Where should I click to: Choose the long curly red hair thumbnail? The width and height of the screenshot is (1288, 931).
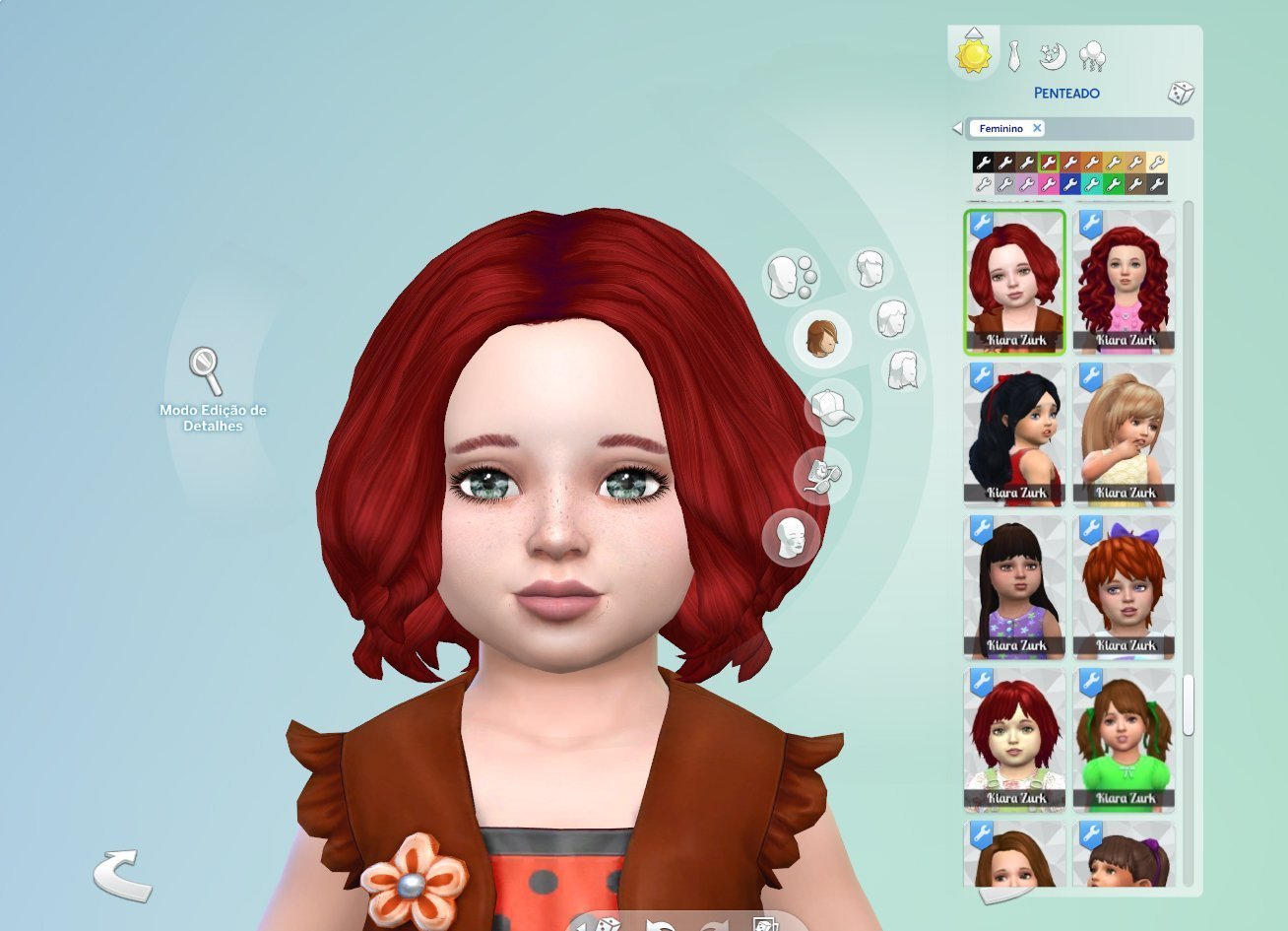(x=1124, y=282)
